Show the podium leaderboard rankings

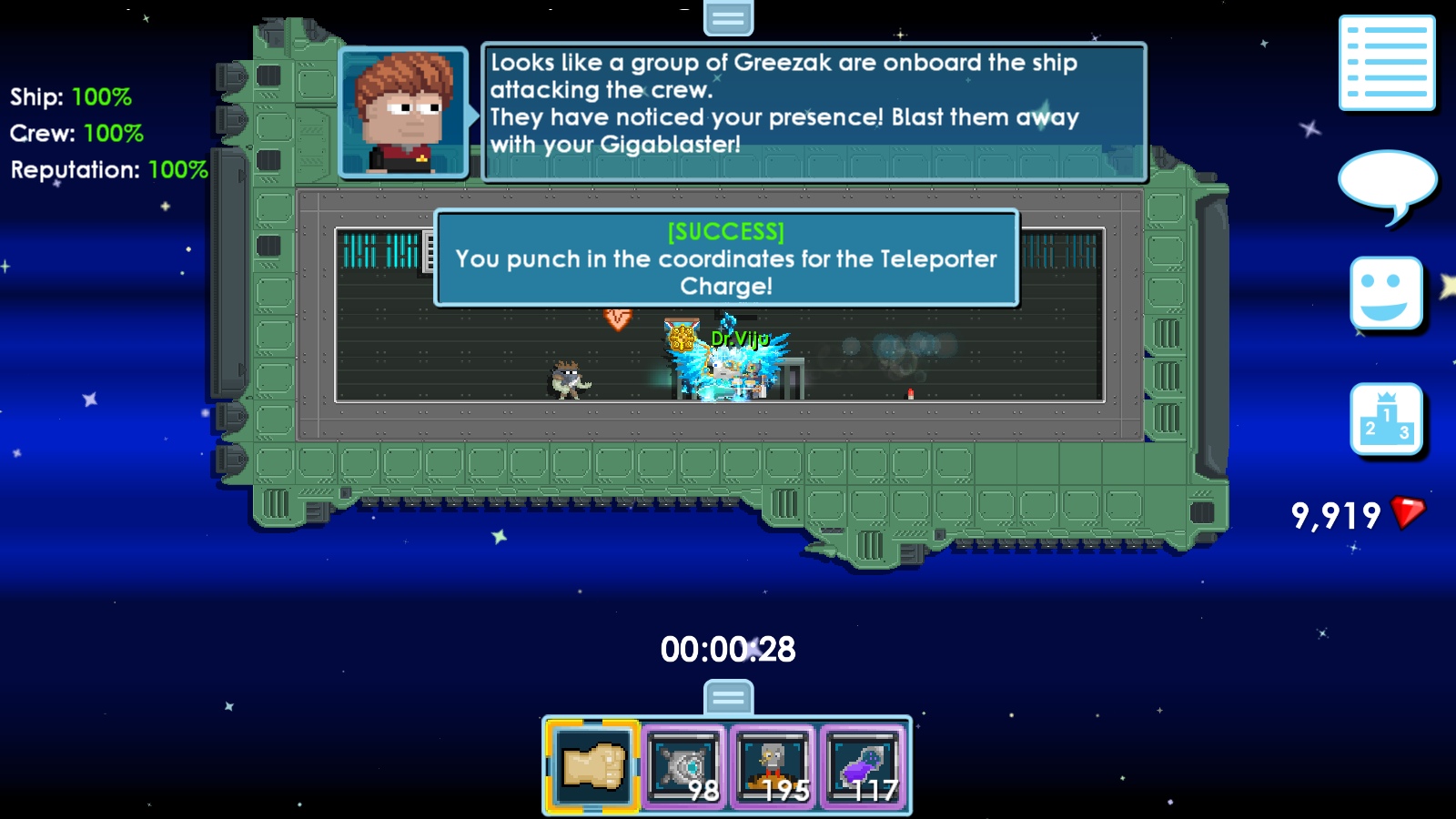pyautogui.click(x=1386, y=419)
